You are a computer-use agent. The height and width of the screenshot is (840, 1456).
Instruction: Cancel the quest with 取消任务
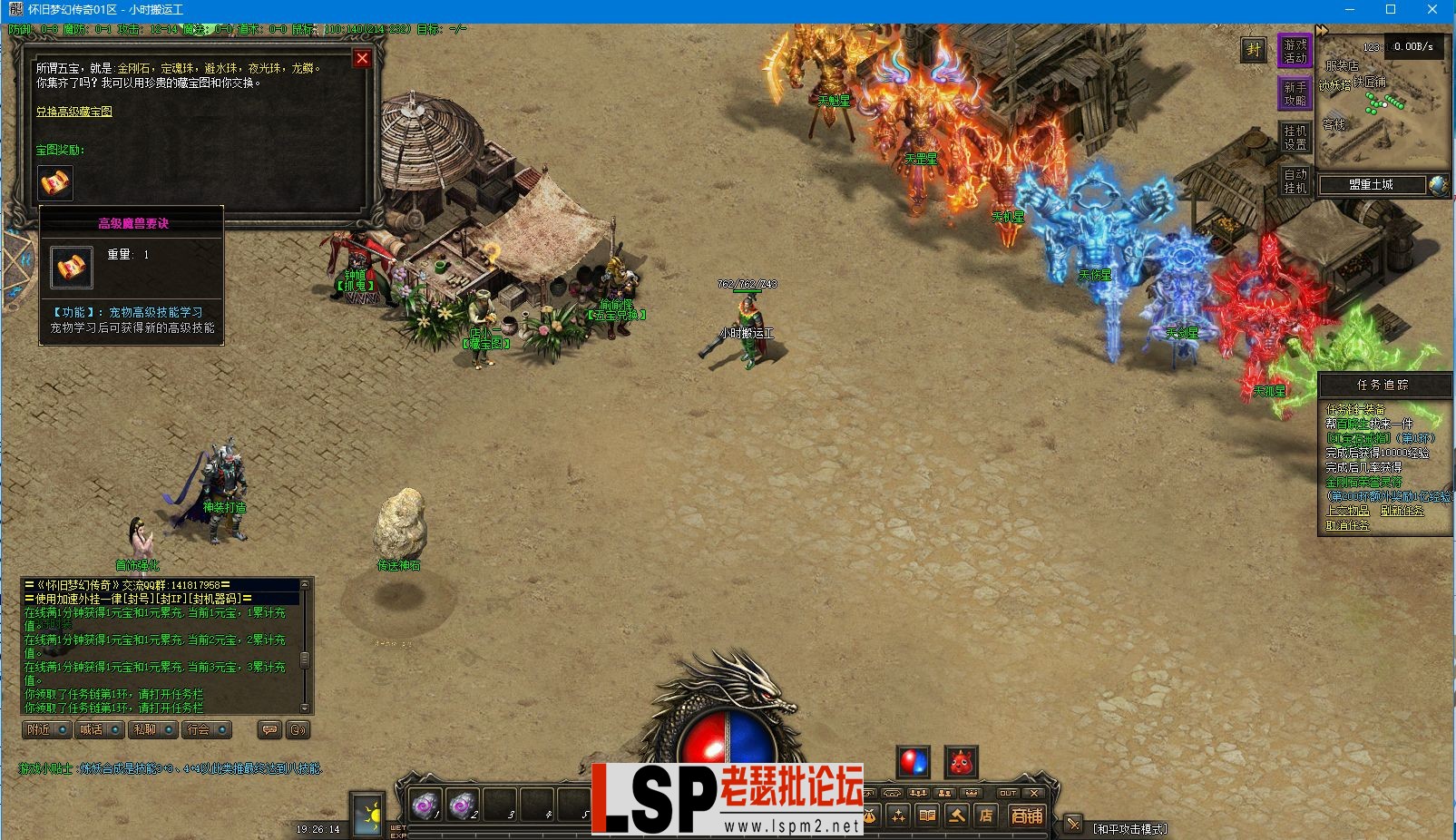1347,525
